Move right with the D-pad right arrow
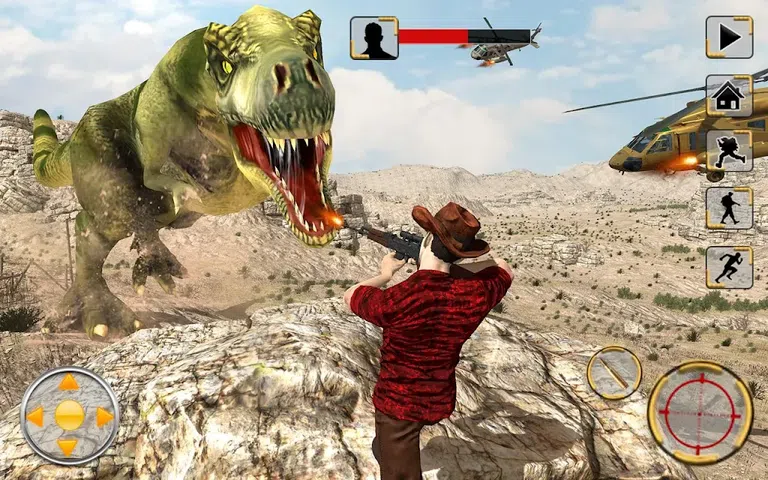This screenshot has height=480, width=768. [103, 416]
